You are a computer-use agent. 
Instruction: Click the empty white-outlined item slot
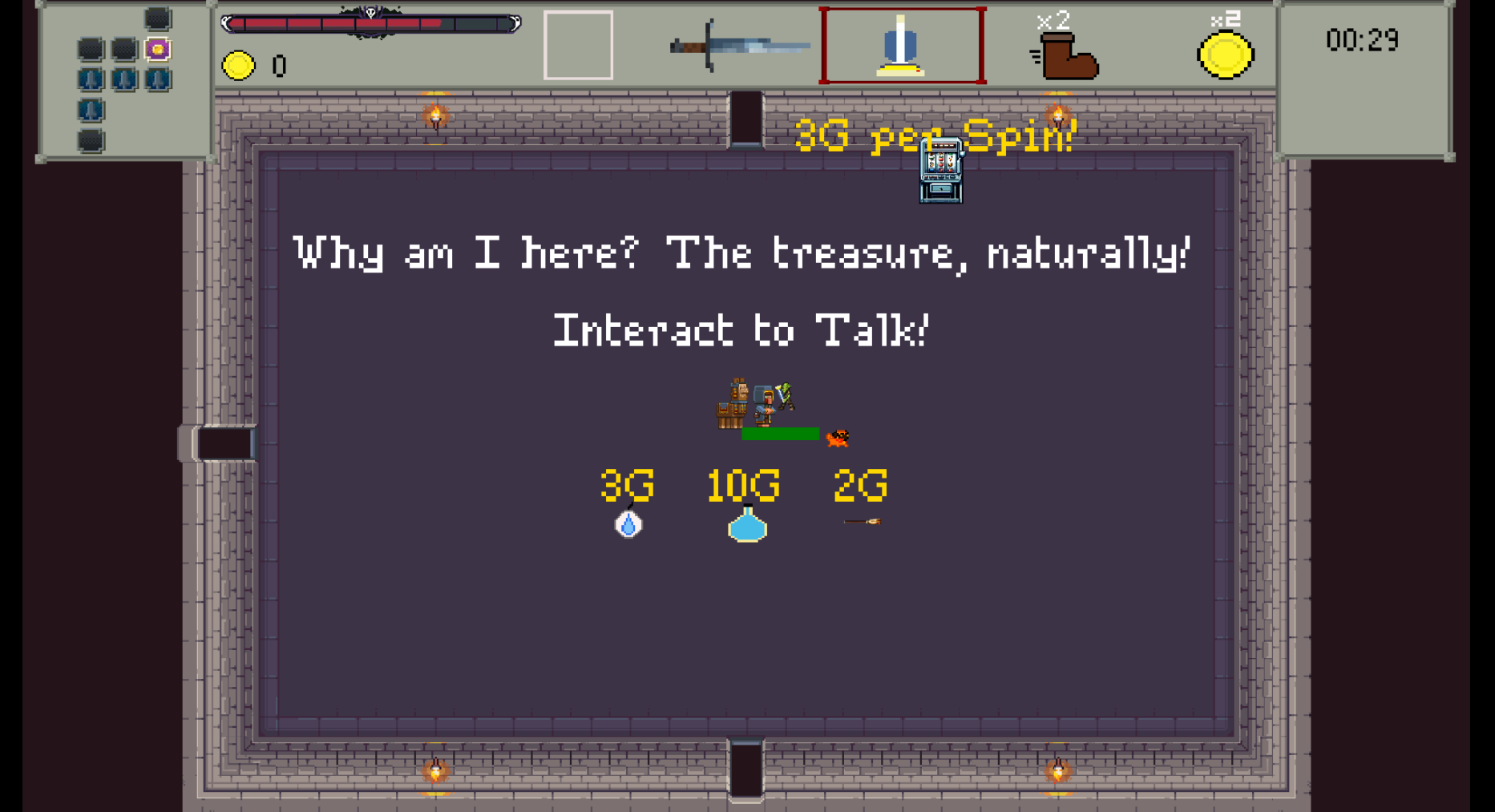tap(578, 45)
